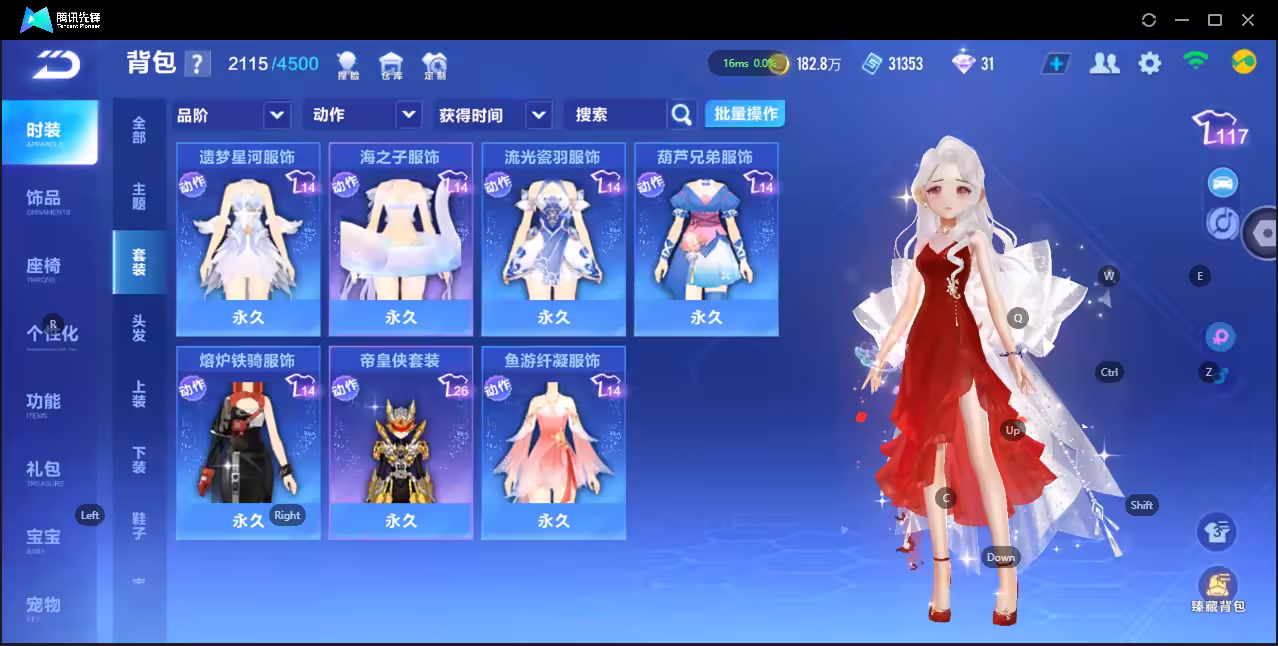The width and height of the screenshot is (1278, 646).
Task: Click the backpack help question mark
Action: (198, 64)
